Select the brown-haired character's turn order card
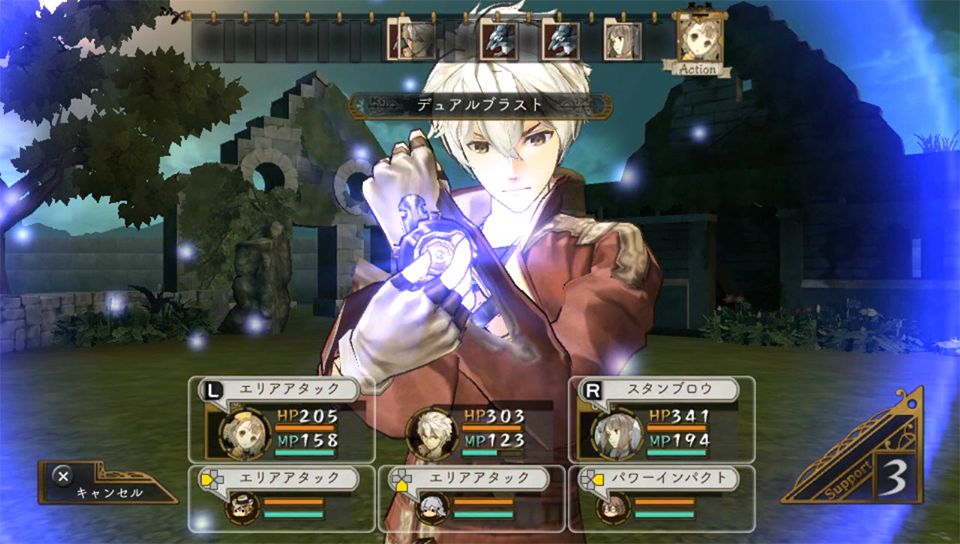 620,41
